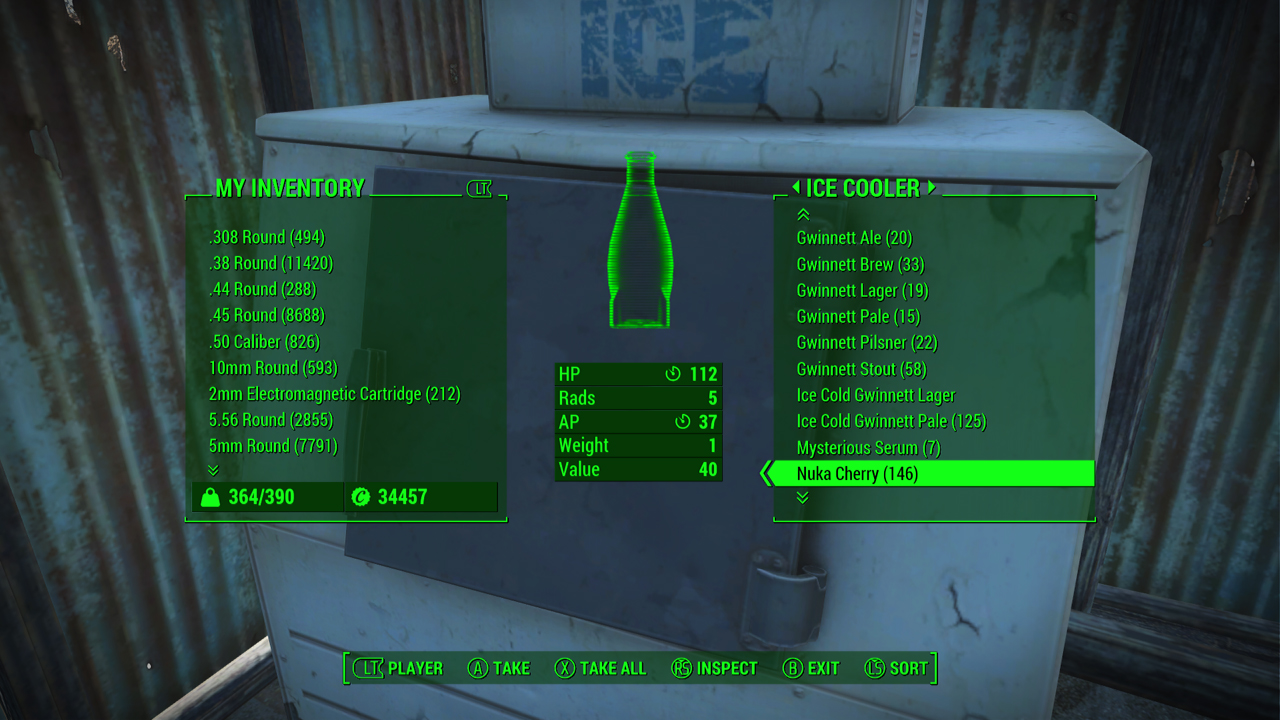Pick the 5.56 Round entry
1280x720 pixels.
271,420
